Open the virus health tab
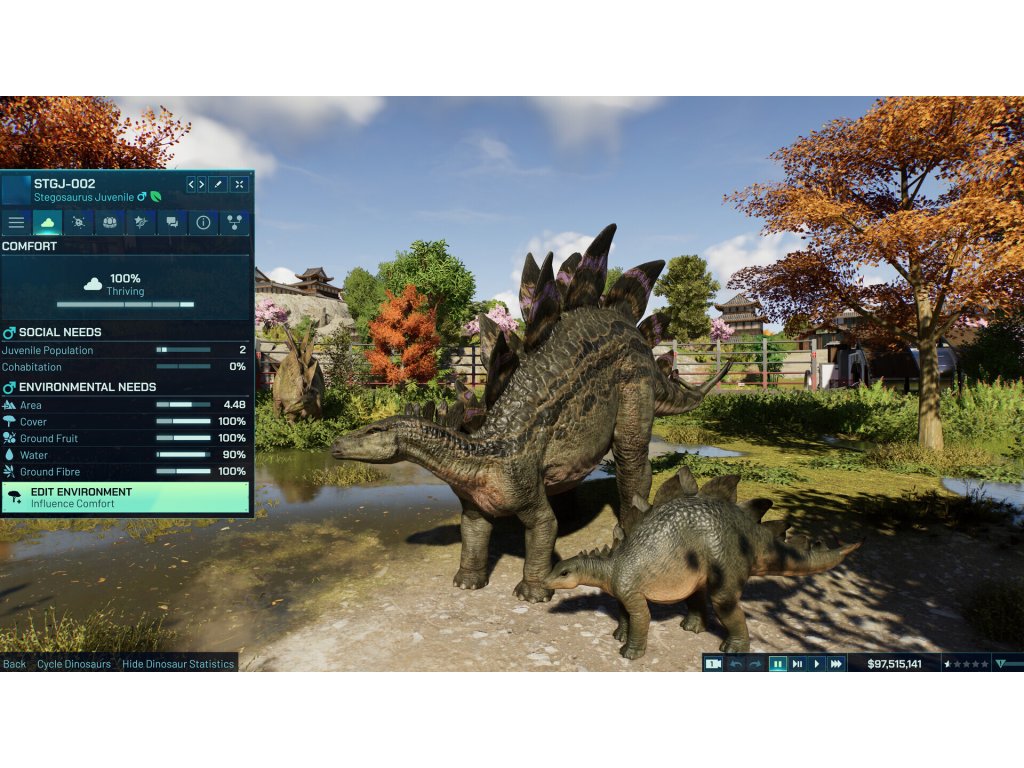This screenshot has width=1024, height=768. (x=78, y=222)
